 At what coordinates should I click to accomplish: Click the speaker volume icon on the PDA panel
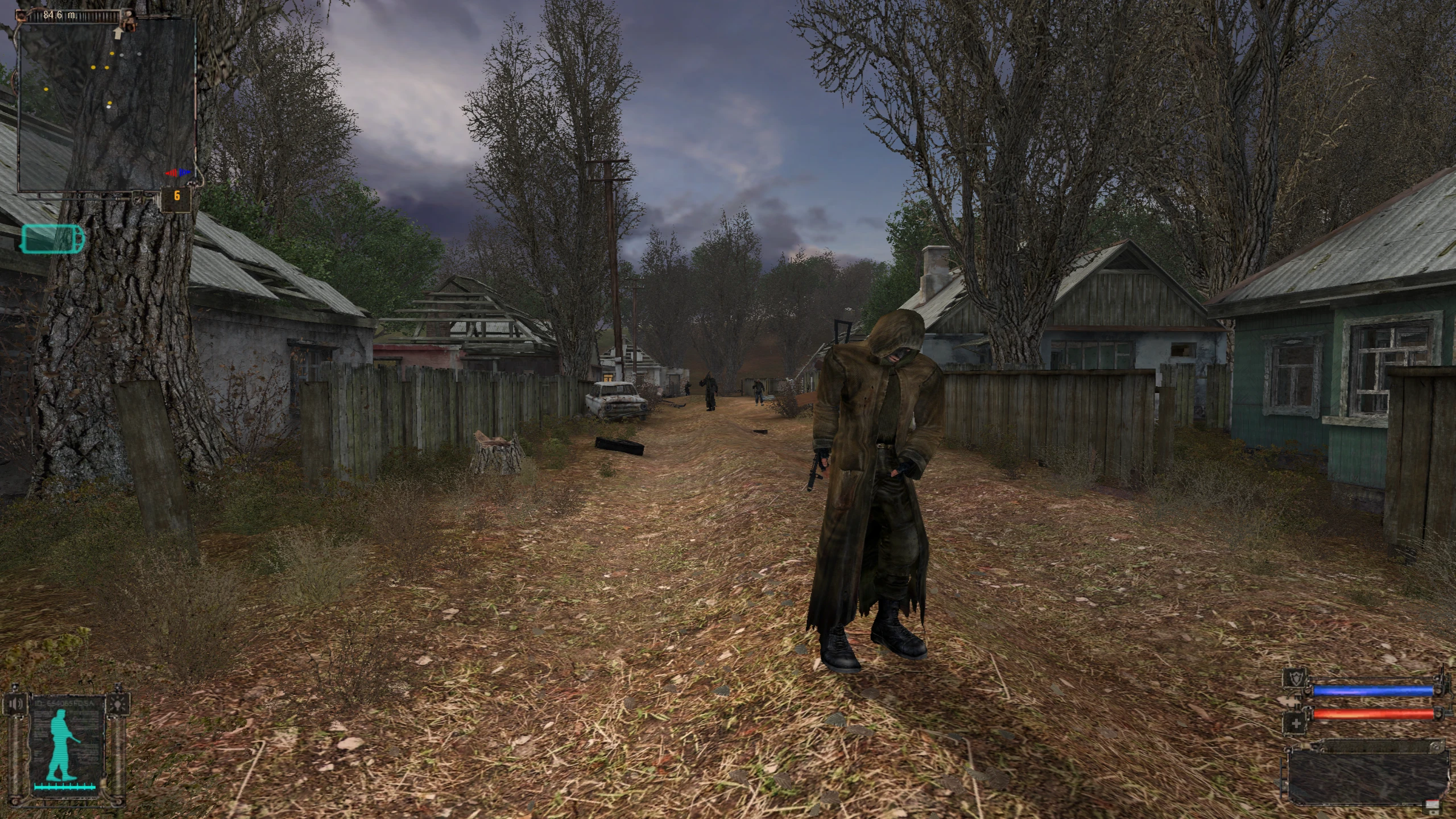[x=16, y=704]
